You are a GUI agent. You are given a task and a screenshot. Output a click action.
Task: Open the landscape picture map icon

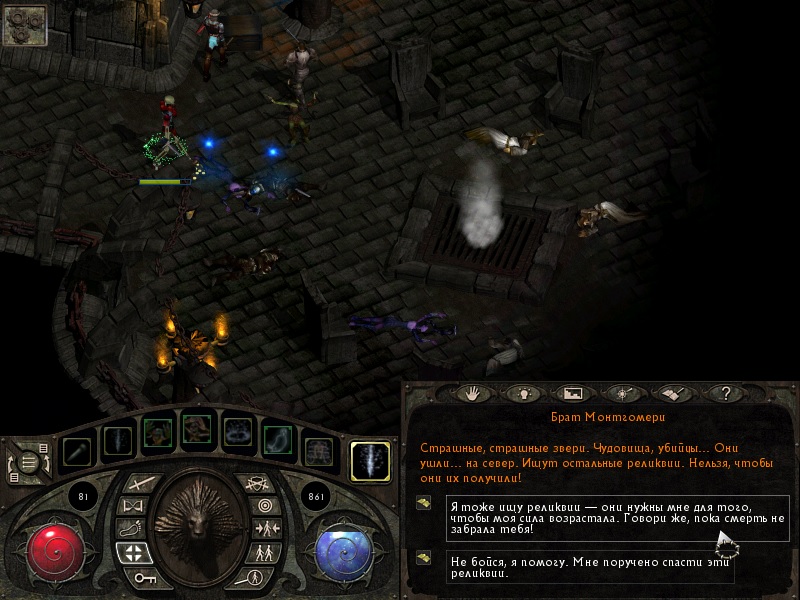573,394
